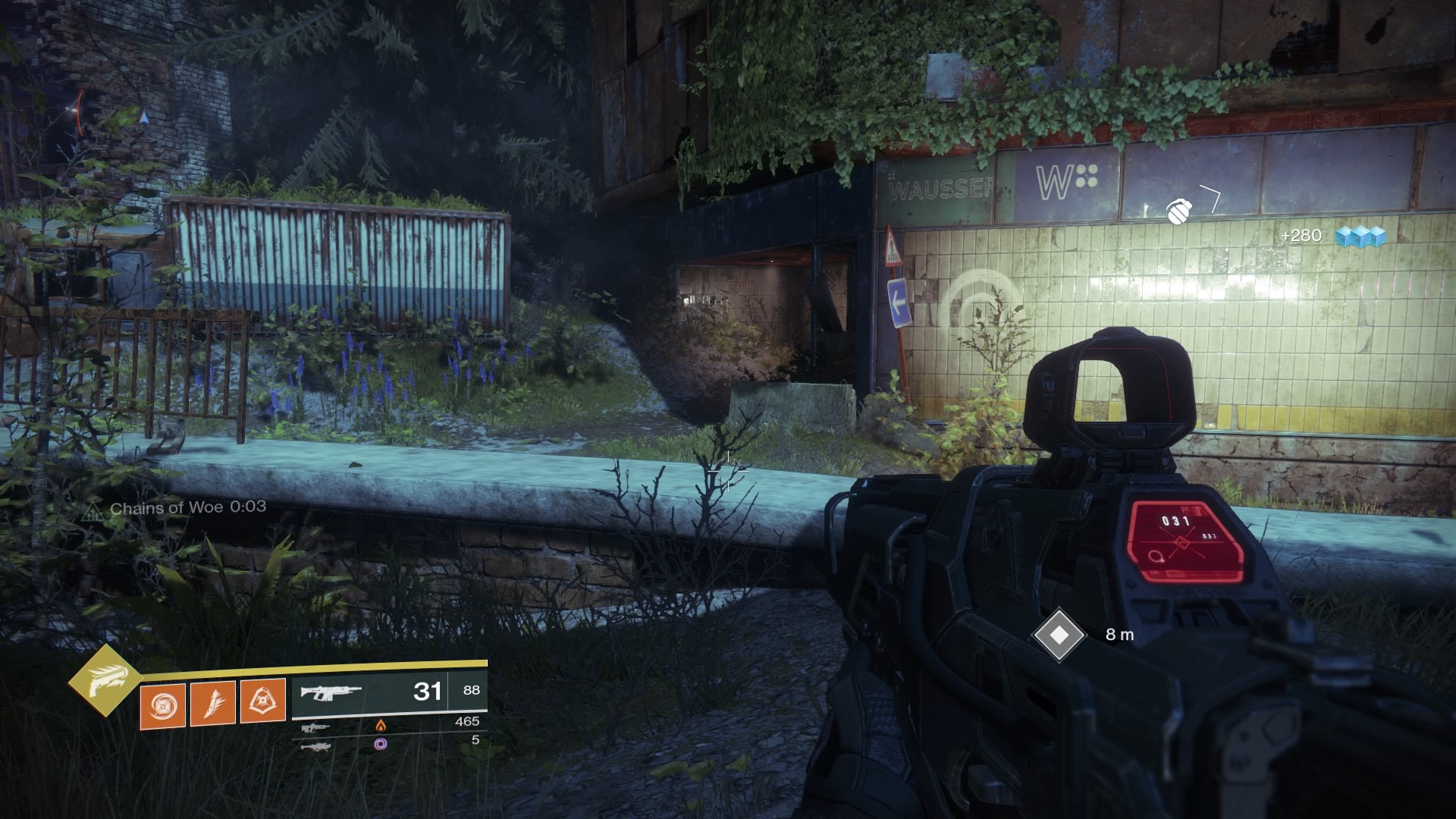The image size is (1456, 819).
Task: Click the white grenade pickup icon
Action: (1177, 212)
